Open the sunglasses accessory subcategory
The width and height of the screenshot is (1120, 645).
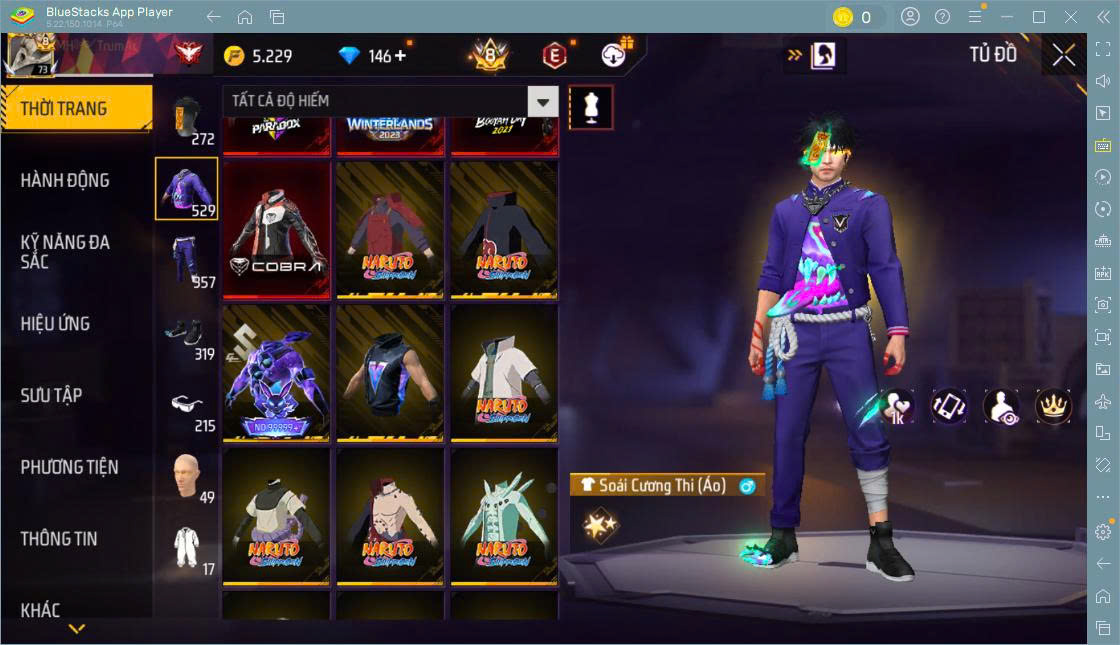(186, 406)
